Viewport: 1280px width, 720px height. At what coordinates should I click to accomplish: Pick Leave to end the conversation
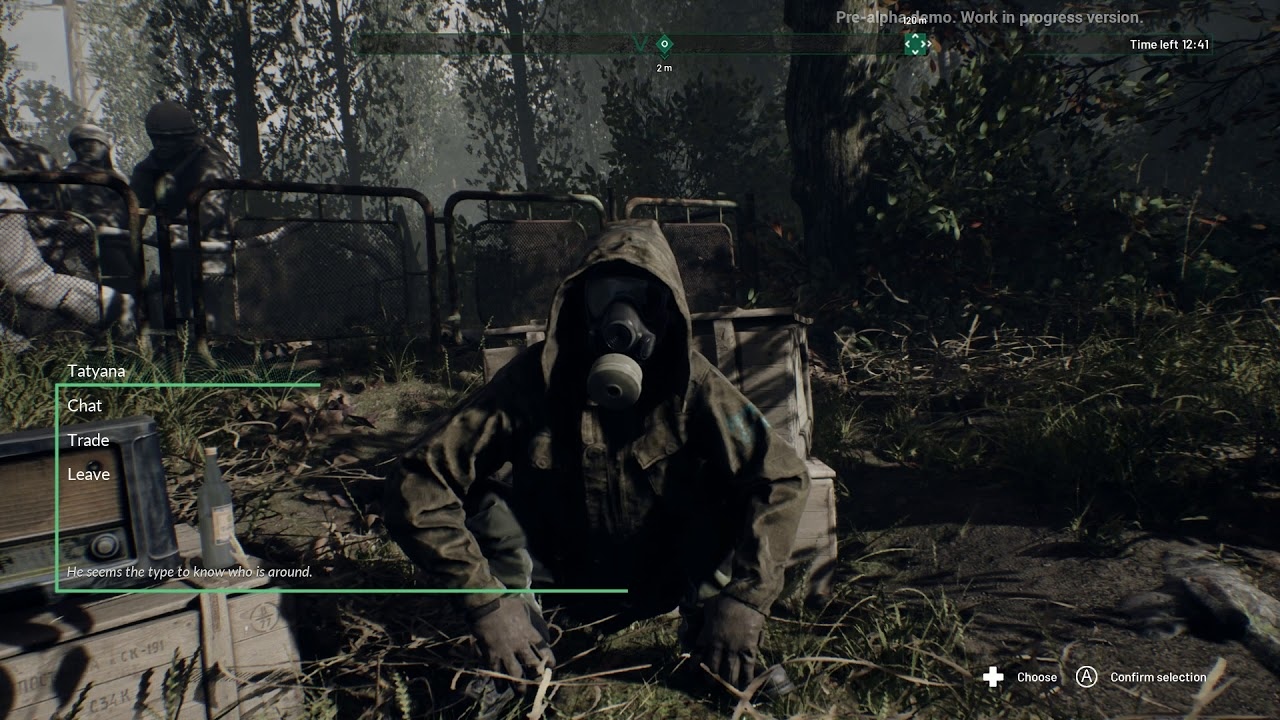(x=88, y=474)
